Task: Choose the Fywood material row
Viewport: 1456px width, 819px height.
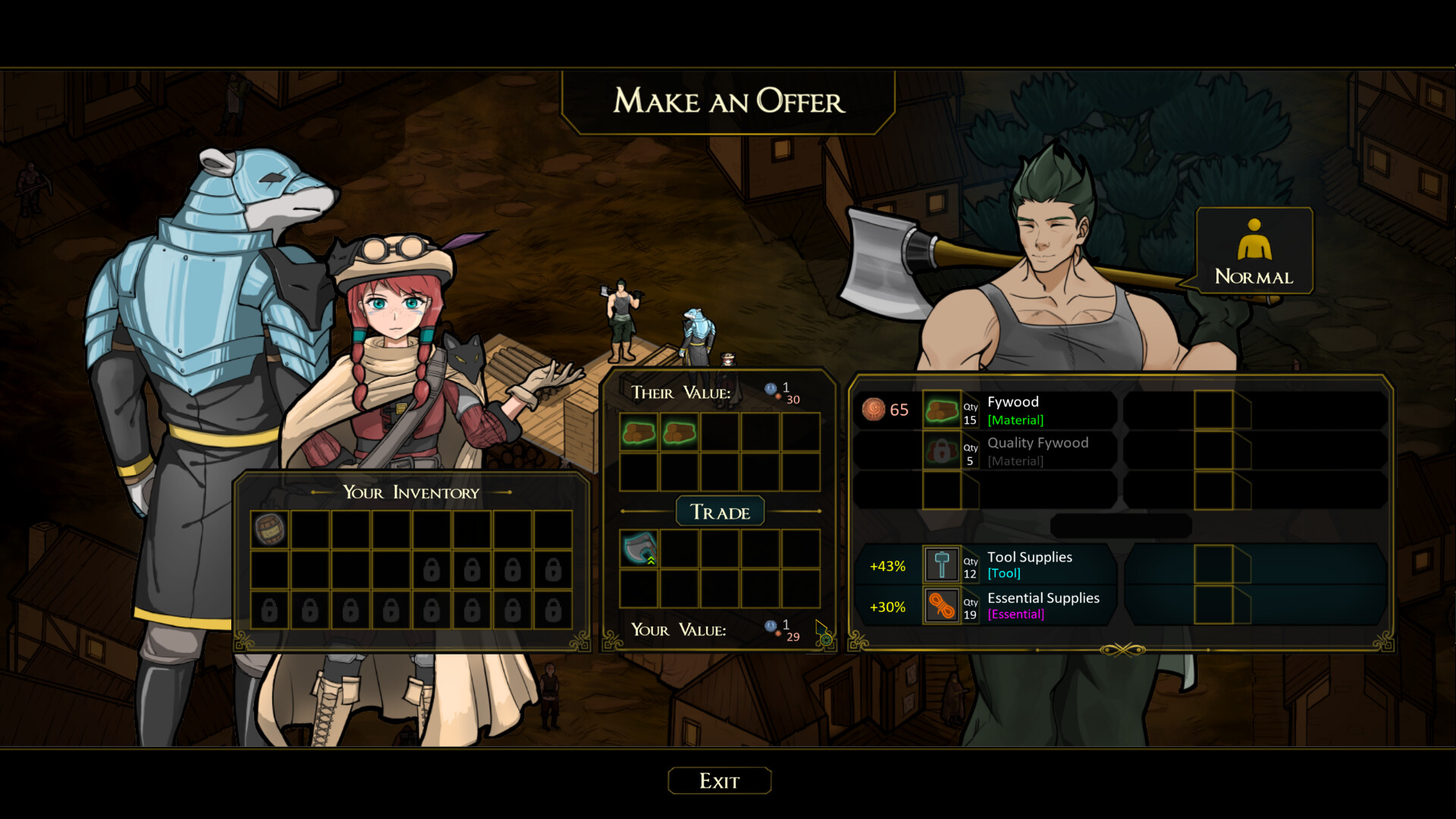Action: pos(1016,410)
